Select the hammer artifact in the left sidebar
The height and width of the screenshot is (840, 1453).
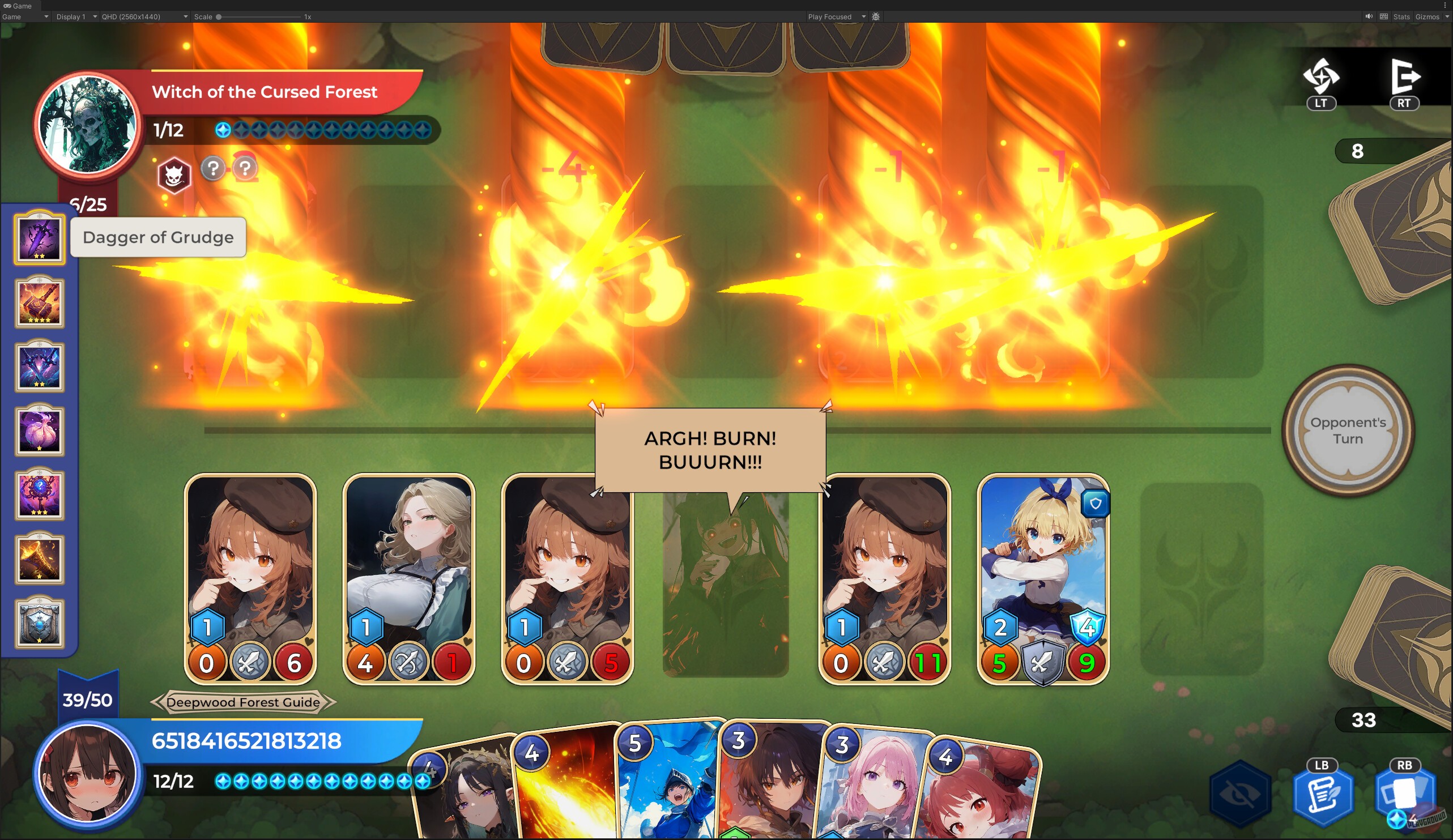[x=39, y=302]
